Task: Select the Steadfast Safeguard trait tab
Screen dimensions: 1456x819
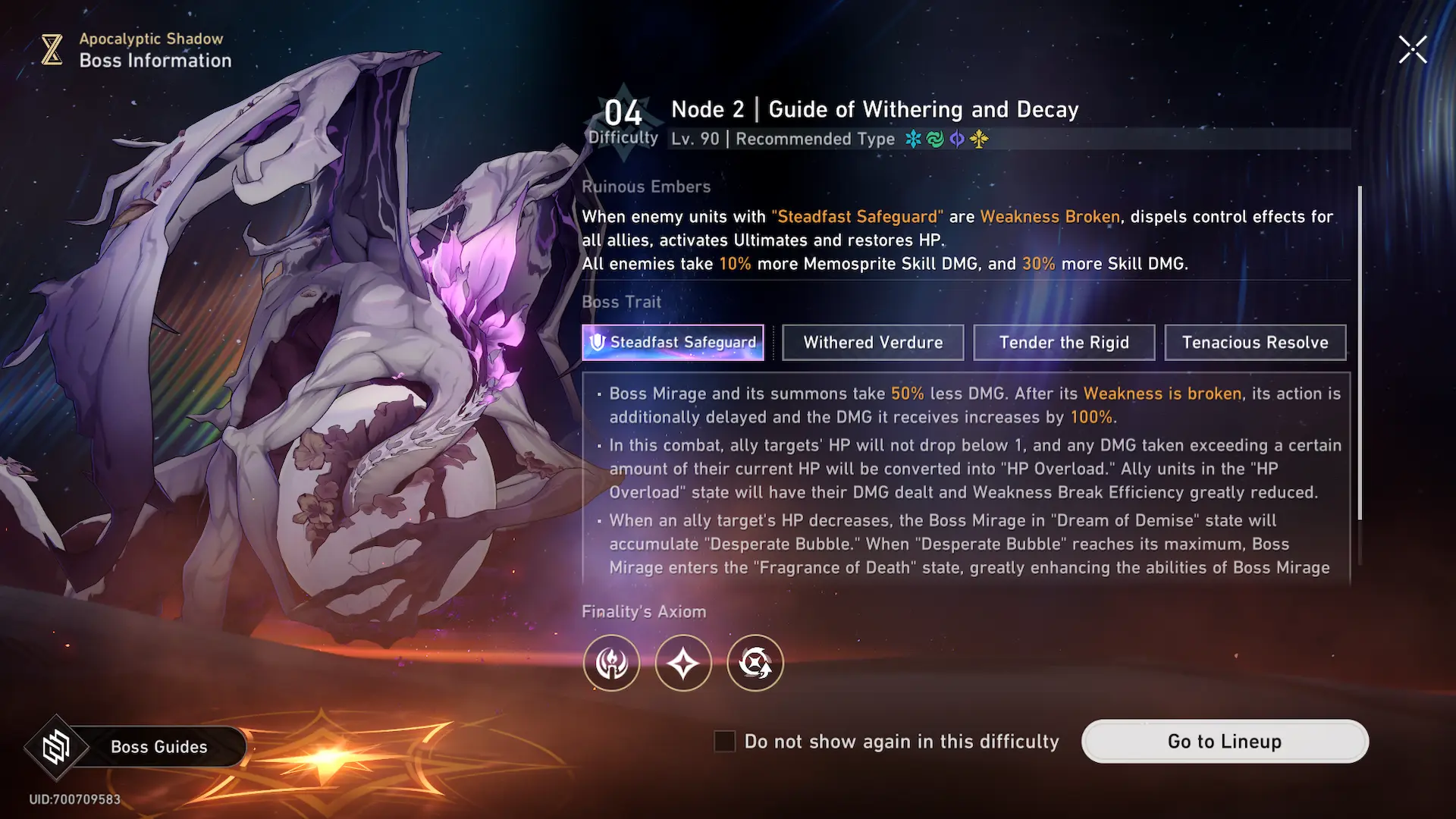Action: 673,343
